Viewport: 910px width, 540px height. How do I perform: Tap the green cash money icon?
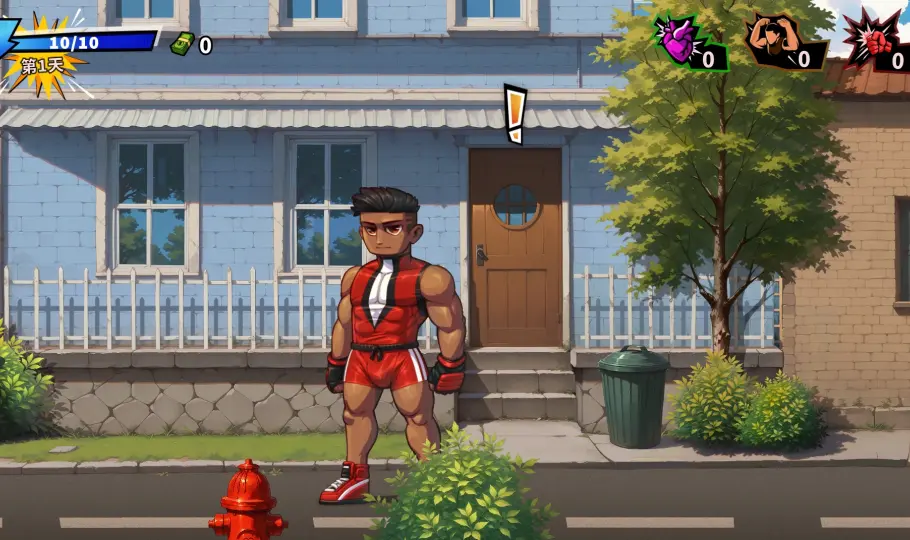pyautogui.click(x=182, y=44)
